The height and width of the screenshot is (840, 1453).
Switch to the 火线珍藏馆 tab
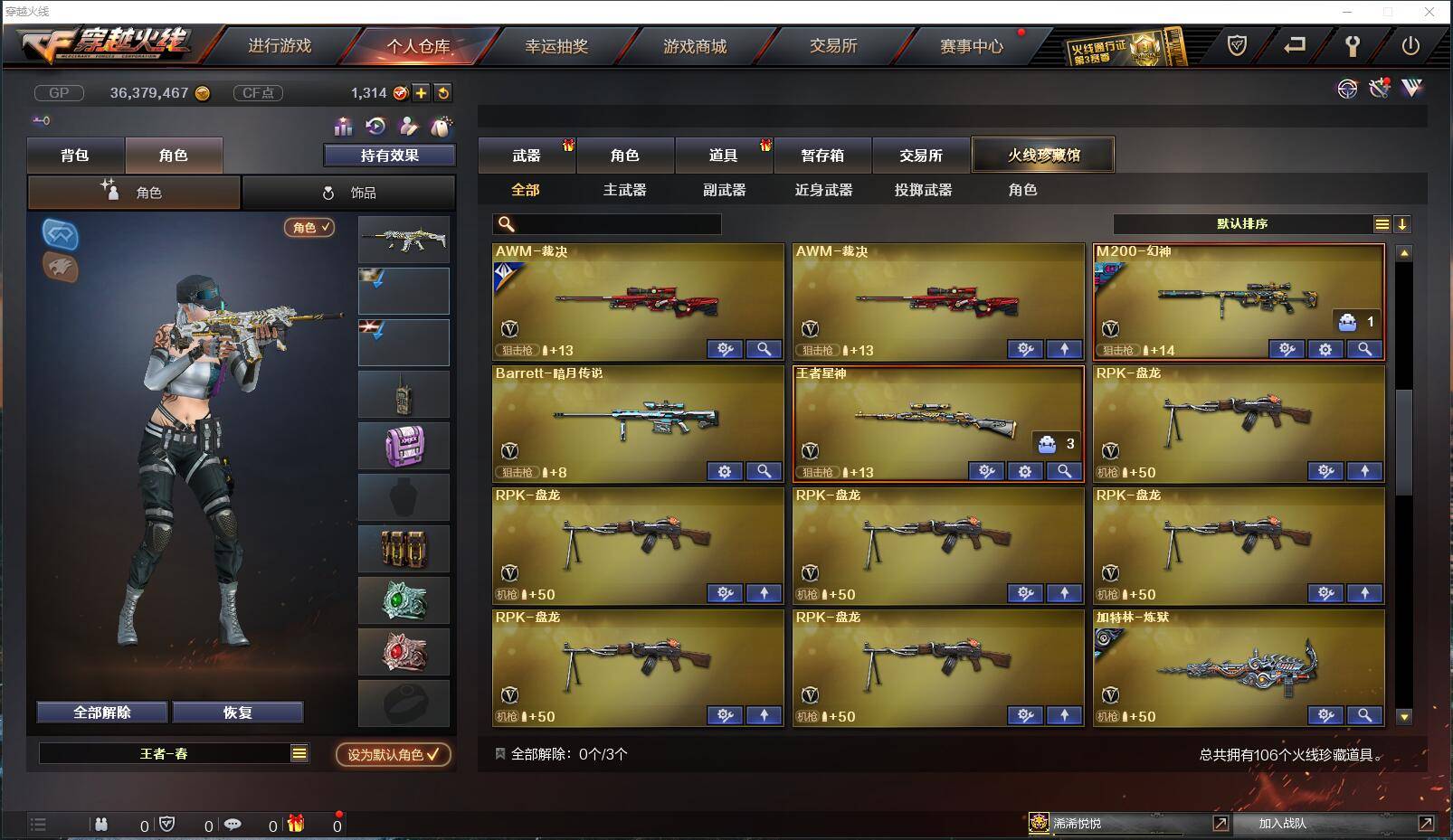point(1043,154)
